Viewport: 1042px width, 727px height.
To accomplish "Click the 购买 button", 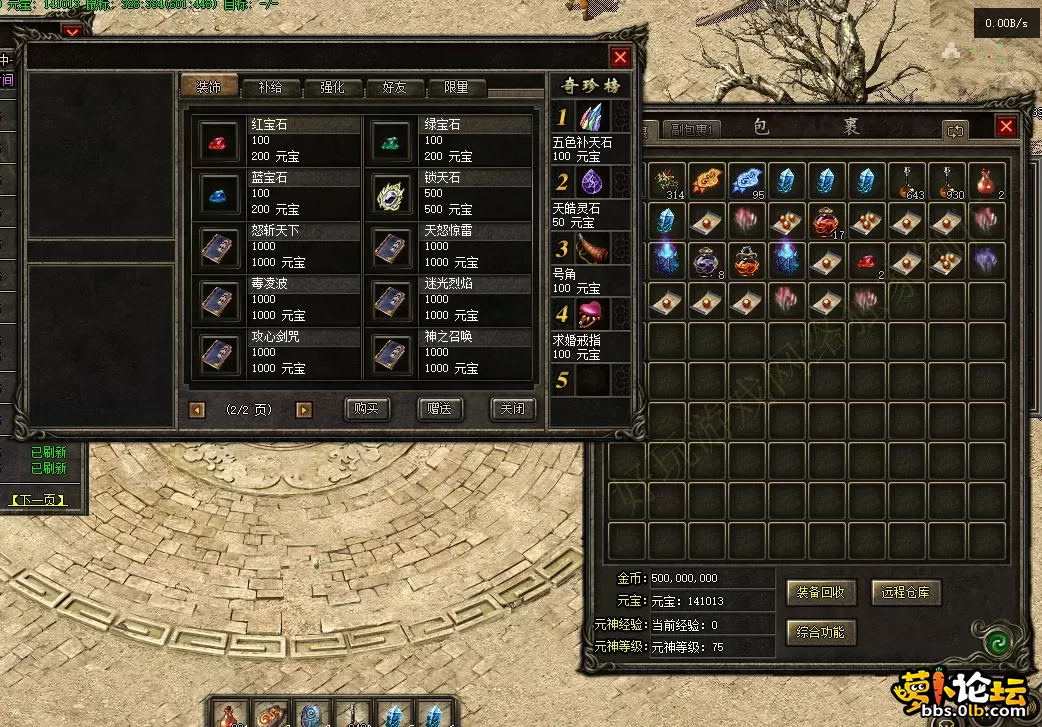I will pyautogui.click(x=367, y=409).
